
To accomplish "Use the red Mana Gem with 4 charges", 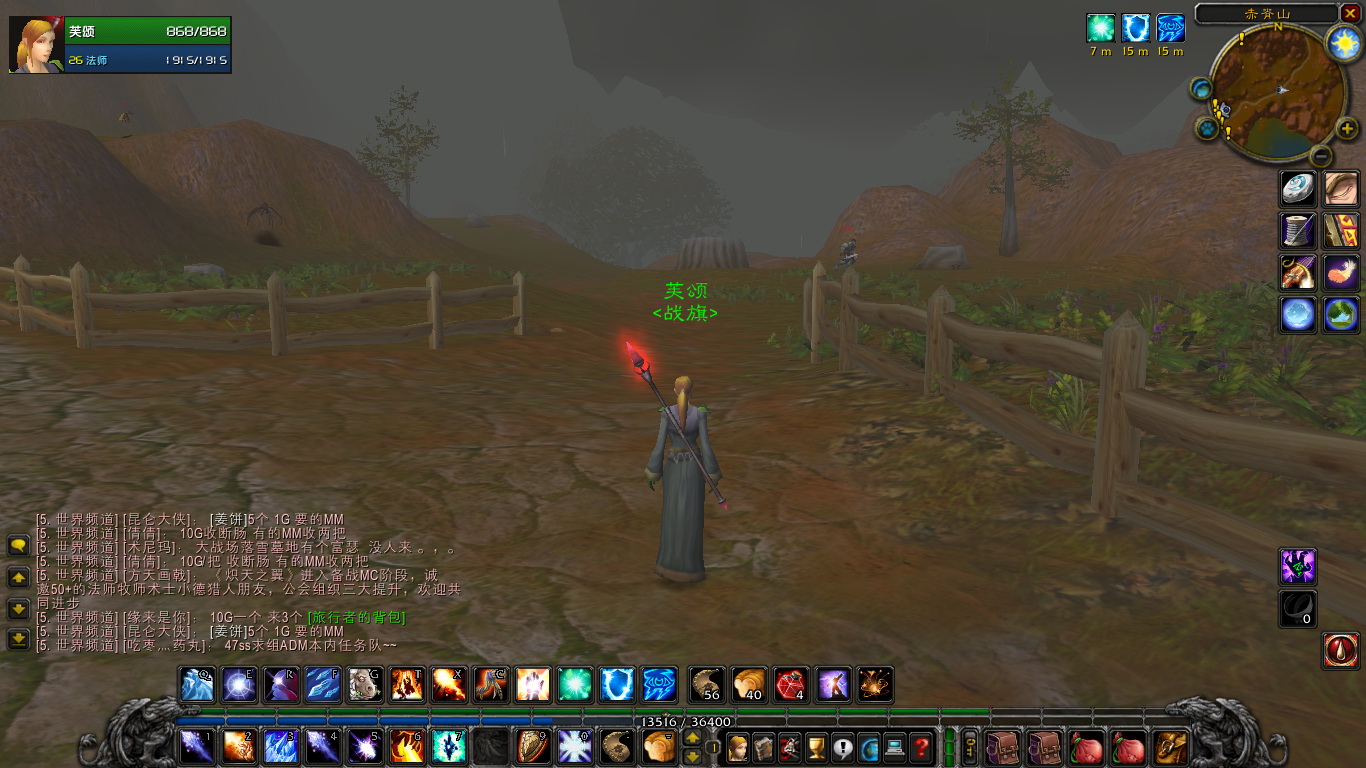I will pos(789,685).
